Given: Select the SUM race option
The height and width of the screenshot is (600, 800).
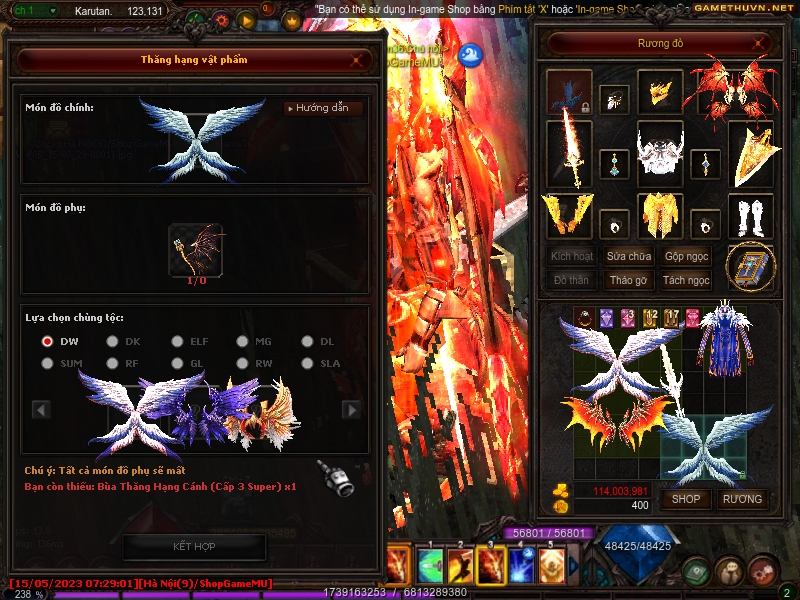Looking at the screenshot, I should coord(48,364).
